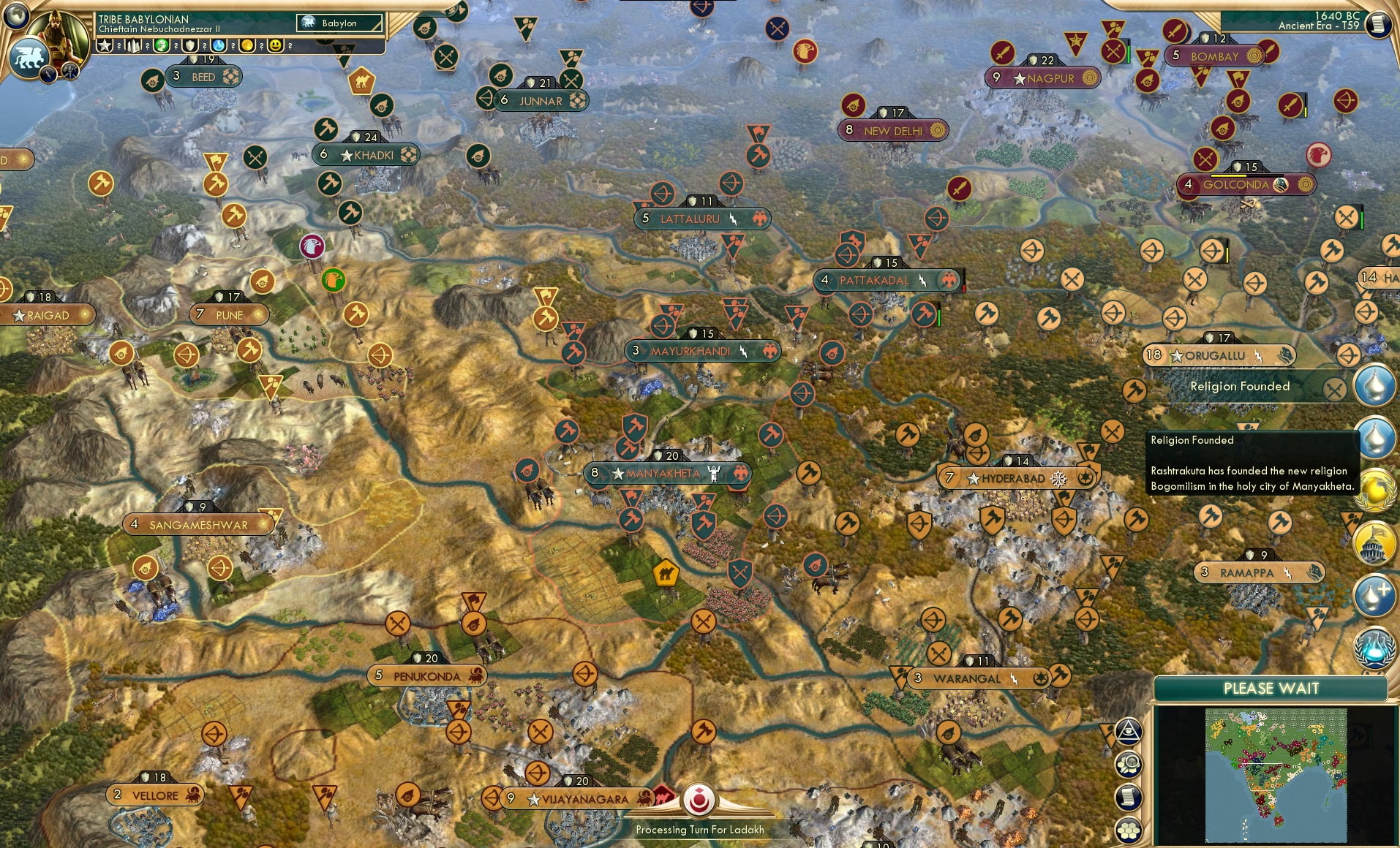Toggle strategic view with the magnifier icon
Screen dimensions: 1400x848
click(1129, 762)
